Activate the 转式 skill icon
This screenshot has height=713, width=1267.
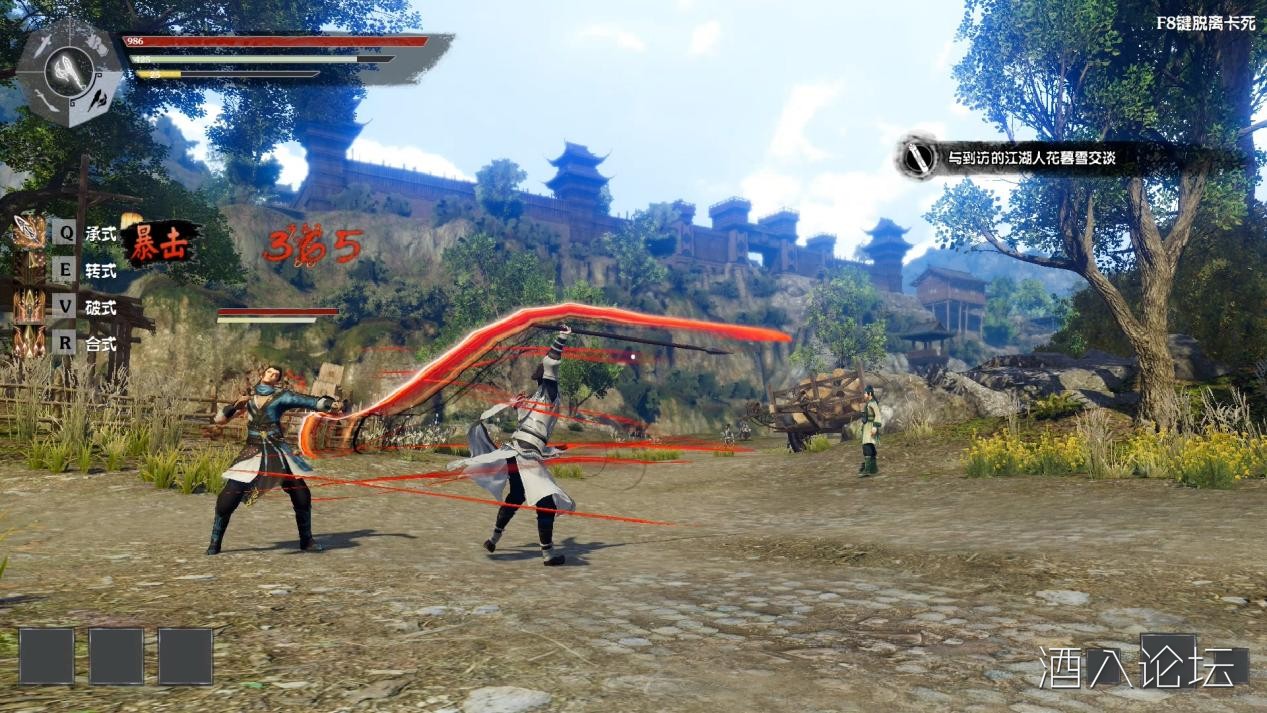click(x=28, y=269)
